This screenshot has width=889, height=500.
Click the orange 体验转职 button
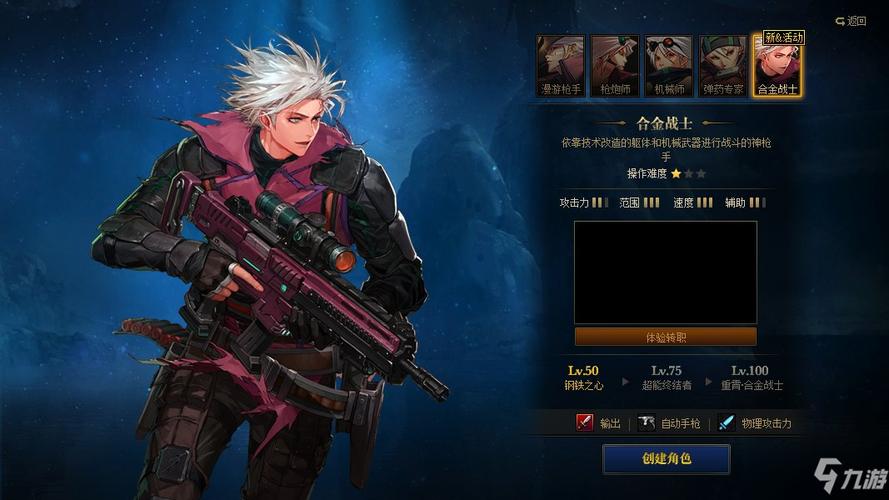coord(665,337)
